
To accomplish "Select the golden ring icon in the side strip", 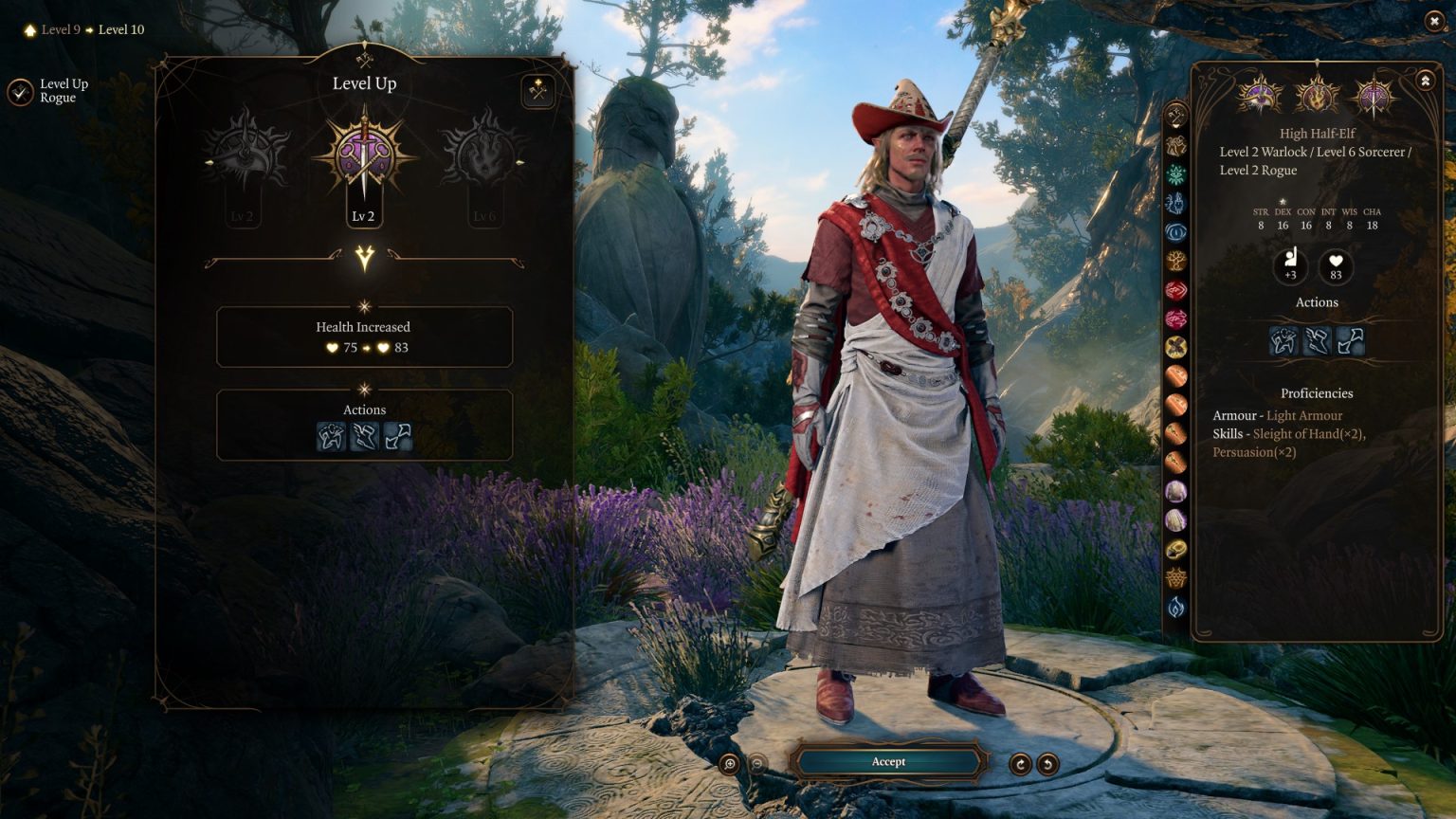I will (1176, 549).
